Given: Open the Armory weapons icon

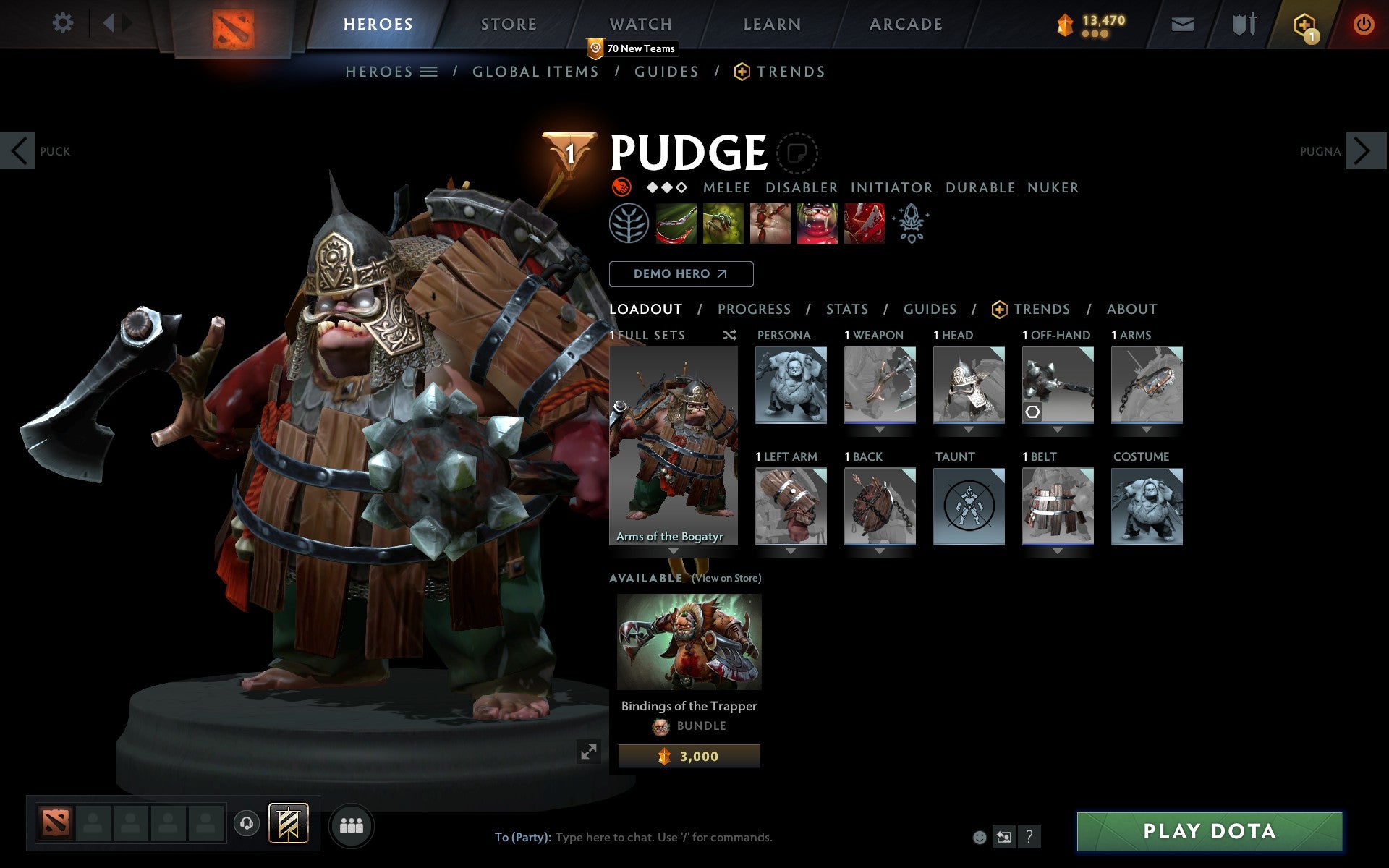Looking at the screenshot, I should [1242, 23].
